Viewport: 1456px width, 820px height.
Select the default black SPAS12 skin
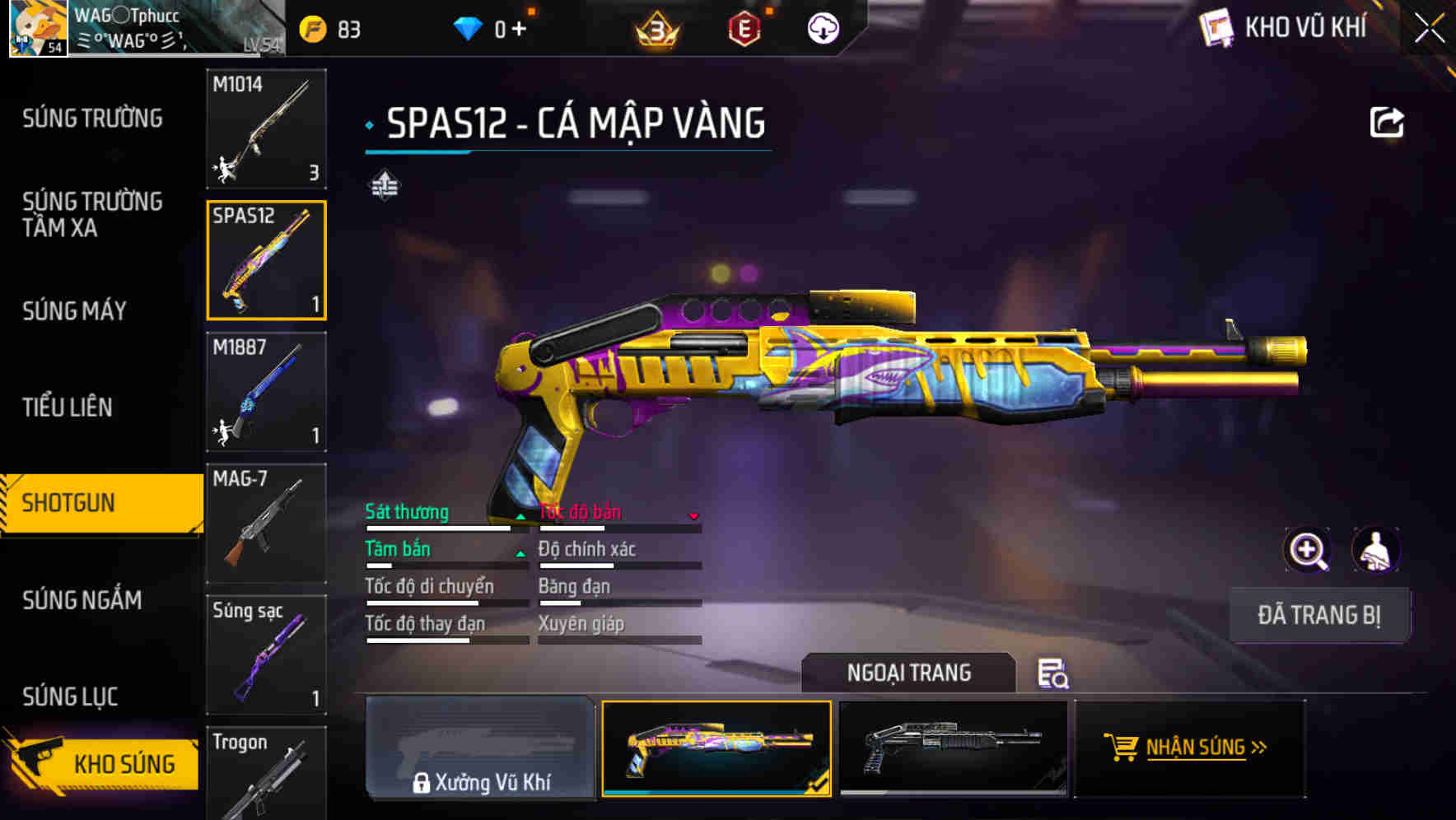click(x=953, y=748)
